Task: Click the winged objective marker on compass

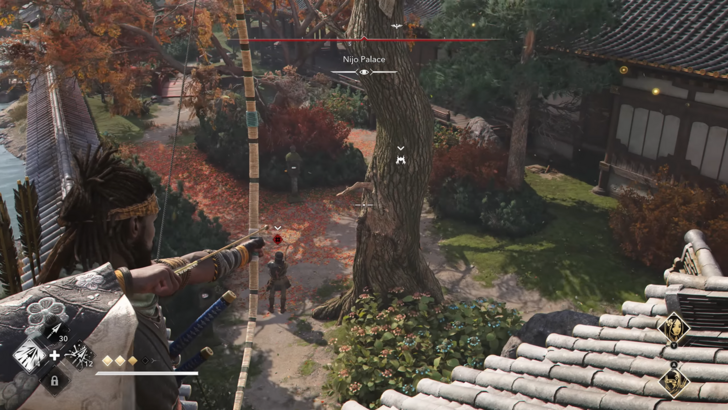Action: [x=397, y=26]
